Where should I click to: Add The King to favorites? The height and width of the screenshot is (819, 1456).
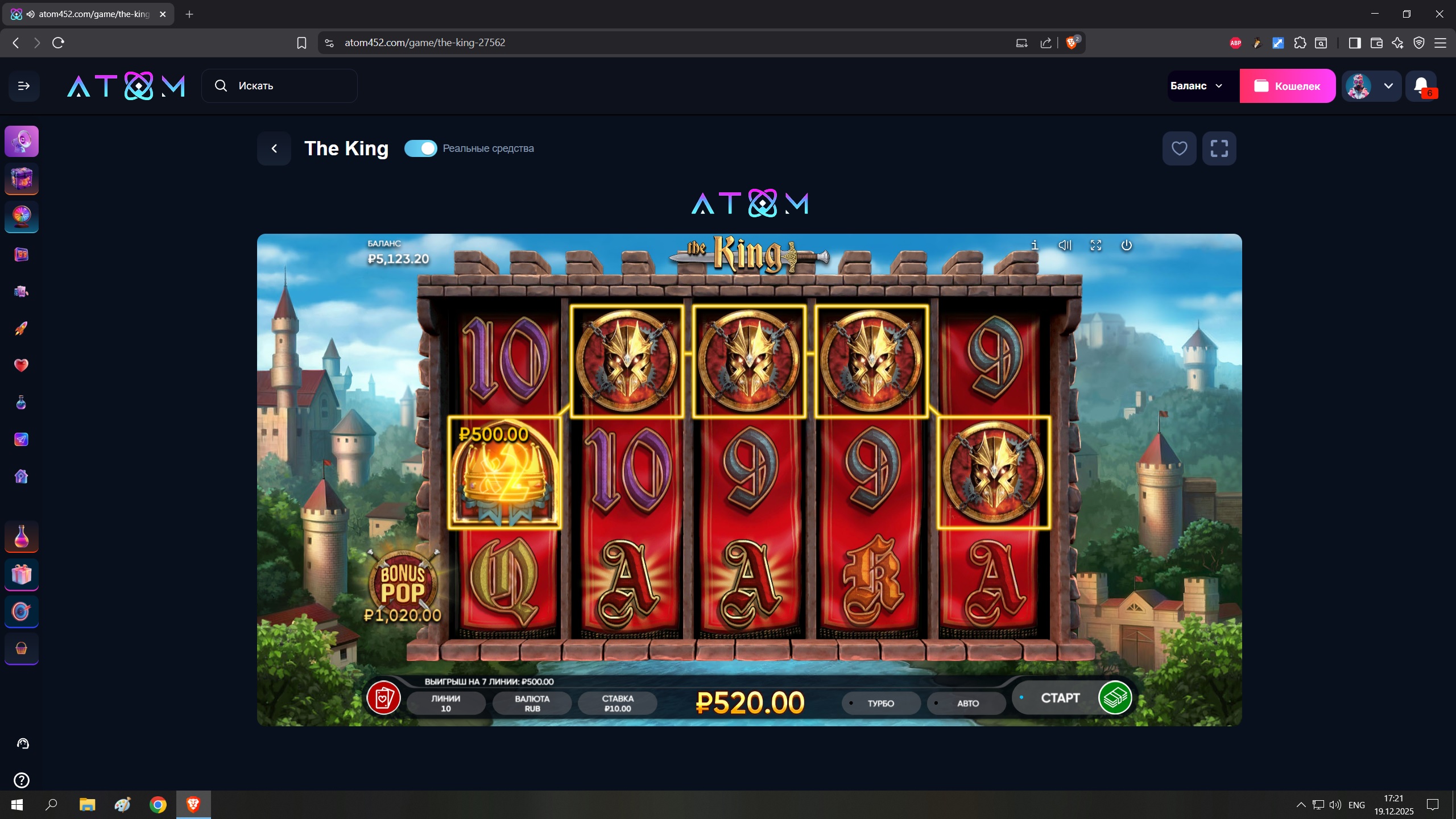point(1179,148)
